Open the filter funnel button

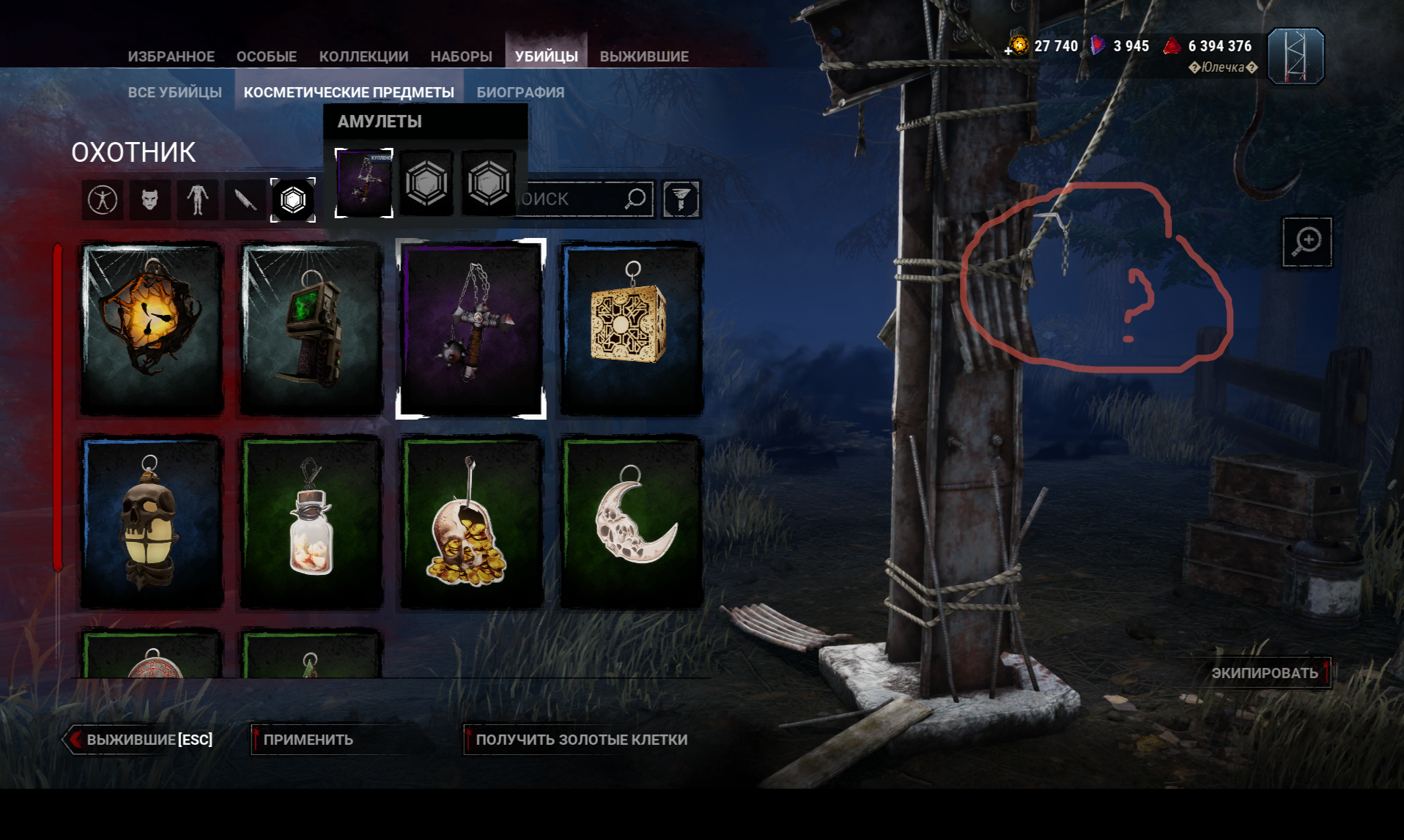tap(681, 199)
